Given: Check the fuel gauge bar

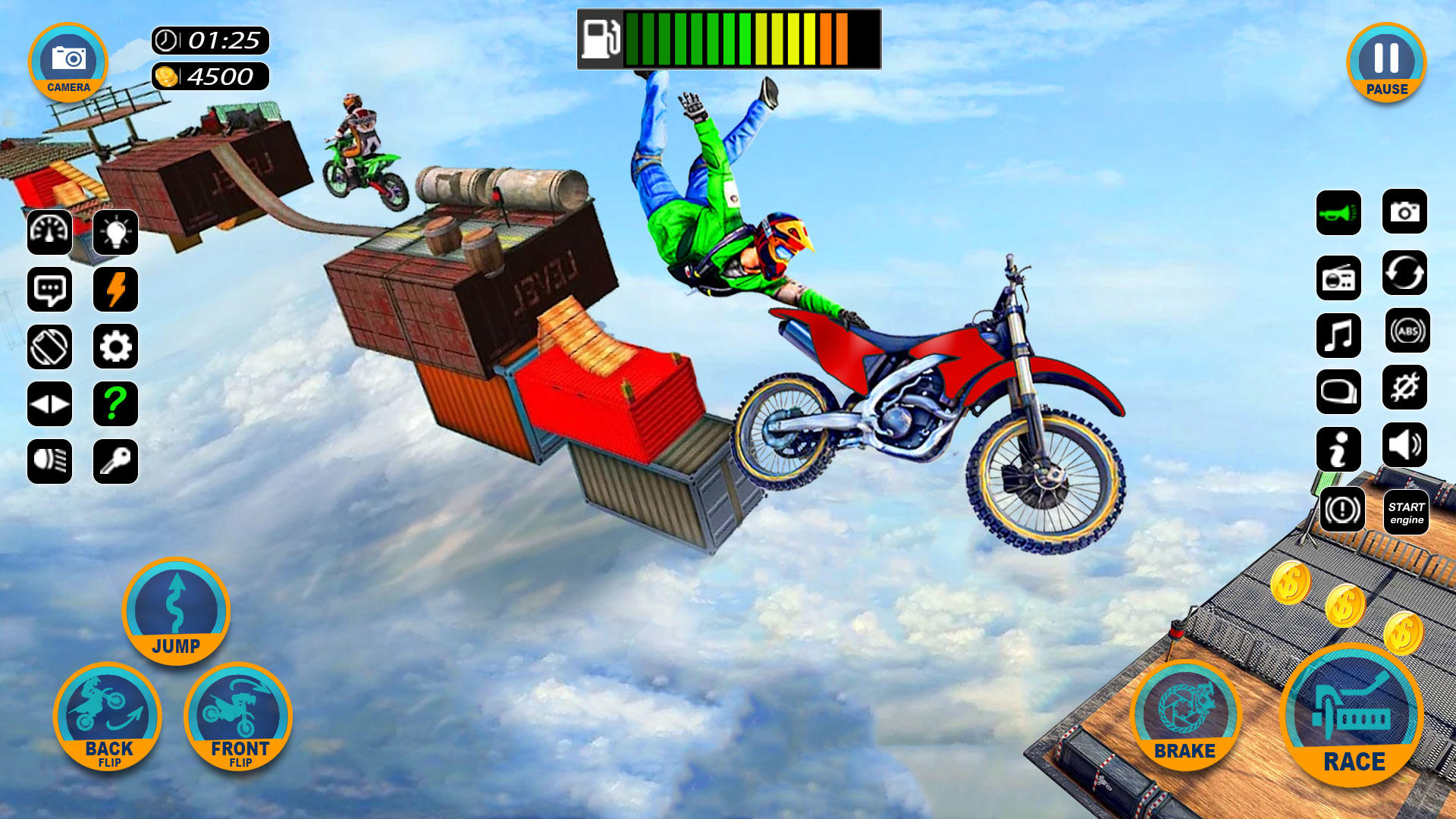Looking at the screenshot, I should (x=728, y=38).
